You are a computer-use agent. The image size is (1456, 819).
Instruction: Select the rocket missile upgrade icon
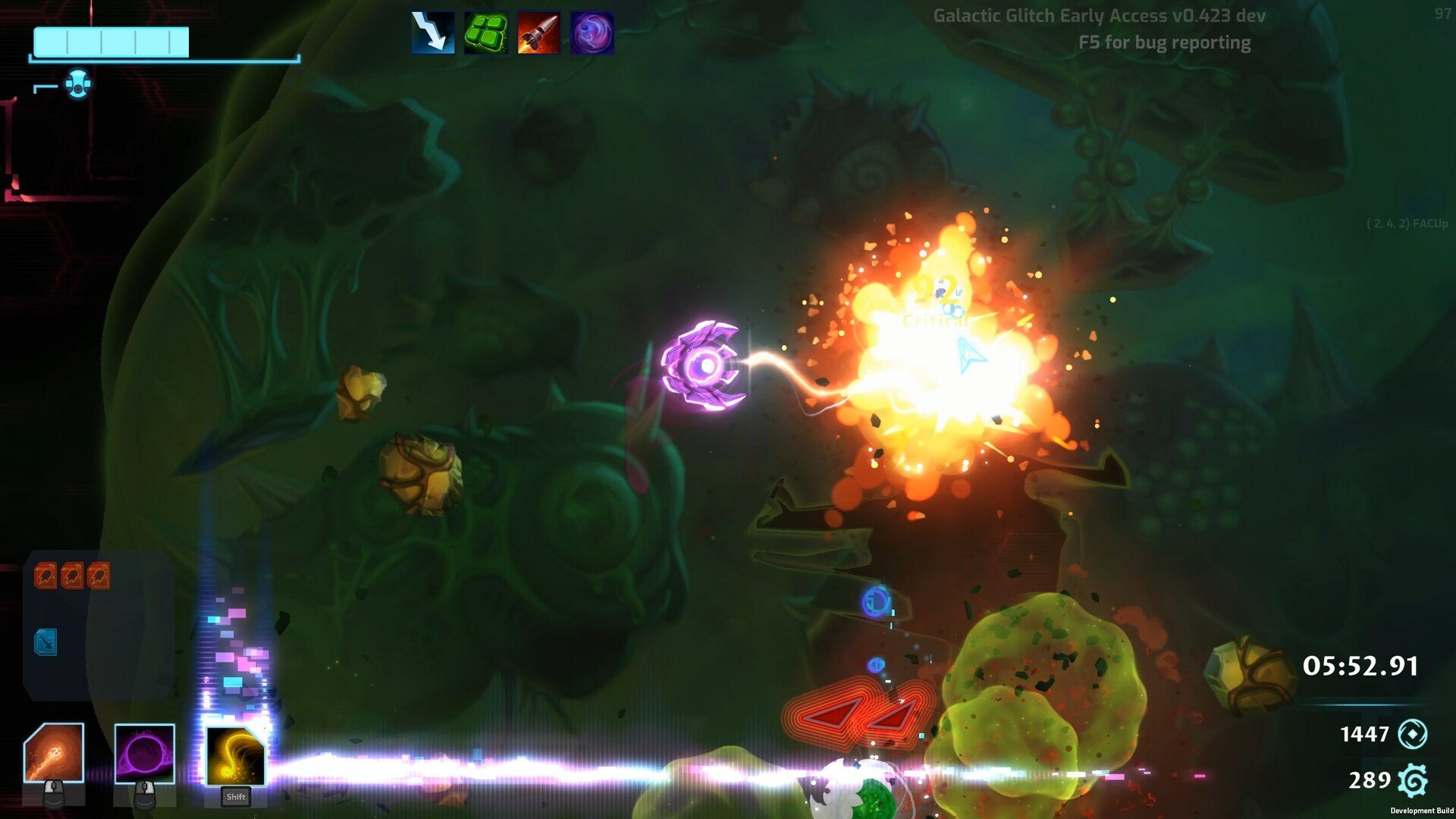(538, 33)
